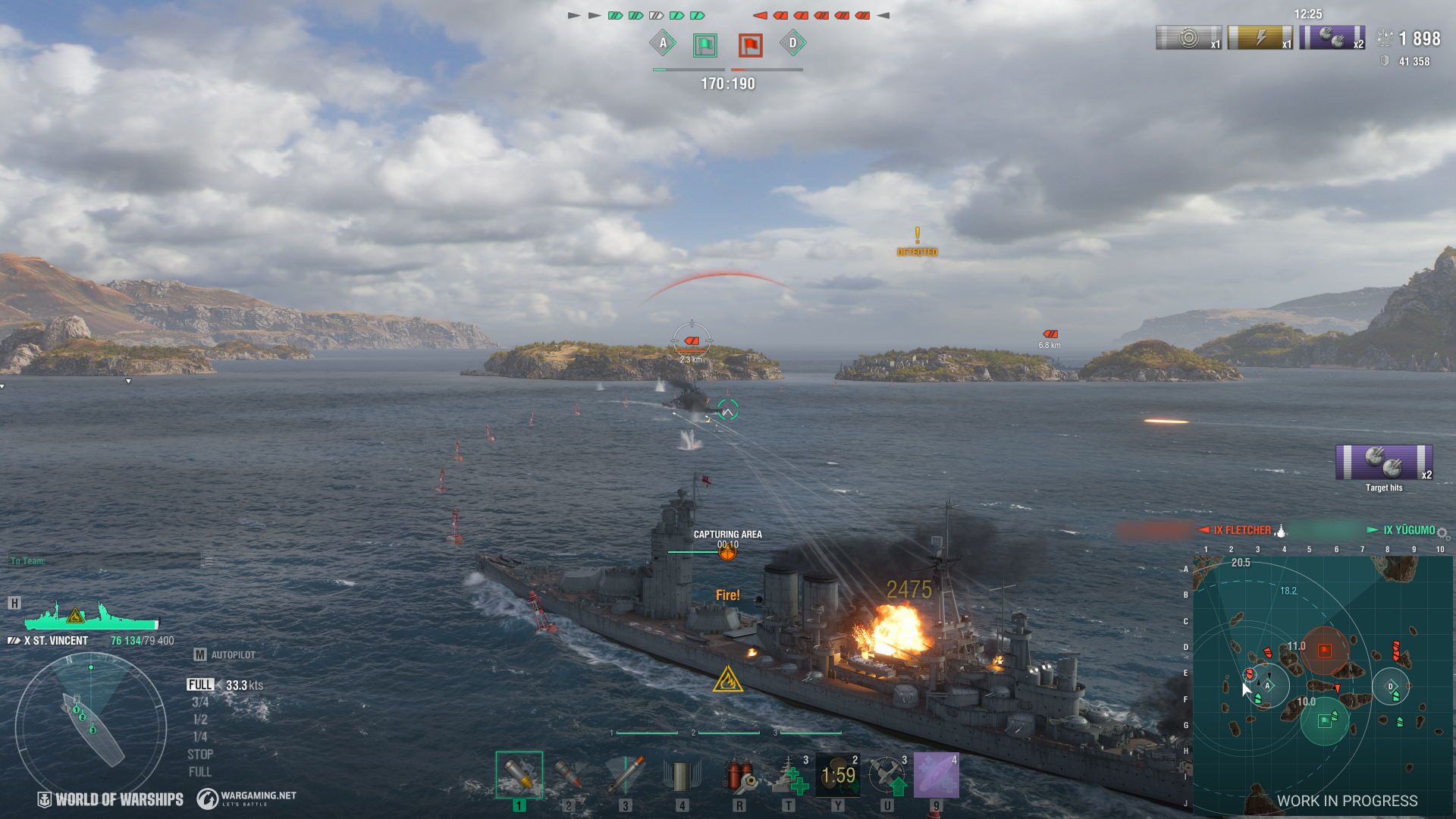
Task: Click the A capture point on minimap
Action: (x=1267, y=686)
